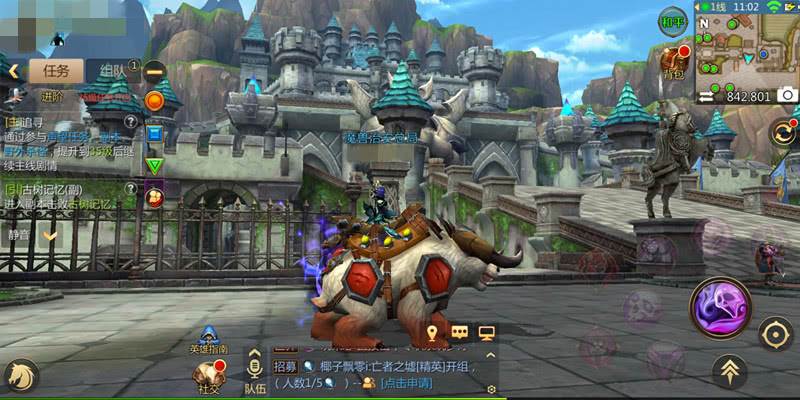The image size is (800, 400).
Task: Tap the jump double-arrow button
Action: pos(729,372)
